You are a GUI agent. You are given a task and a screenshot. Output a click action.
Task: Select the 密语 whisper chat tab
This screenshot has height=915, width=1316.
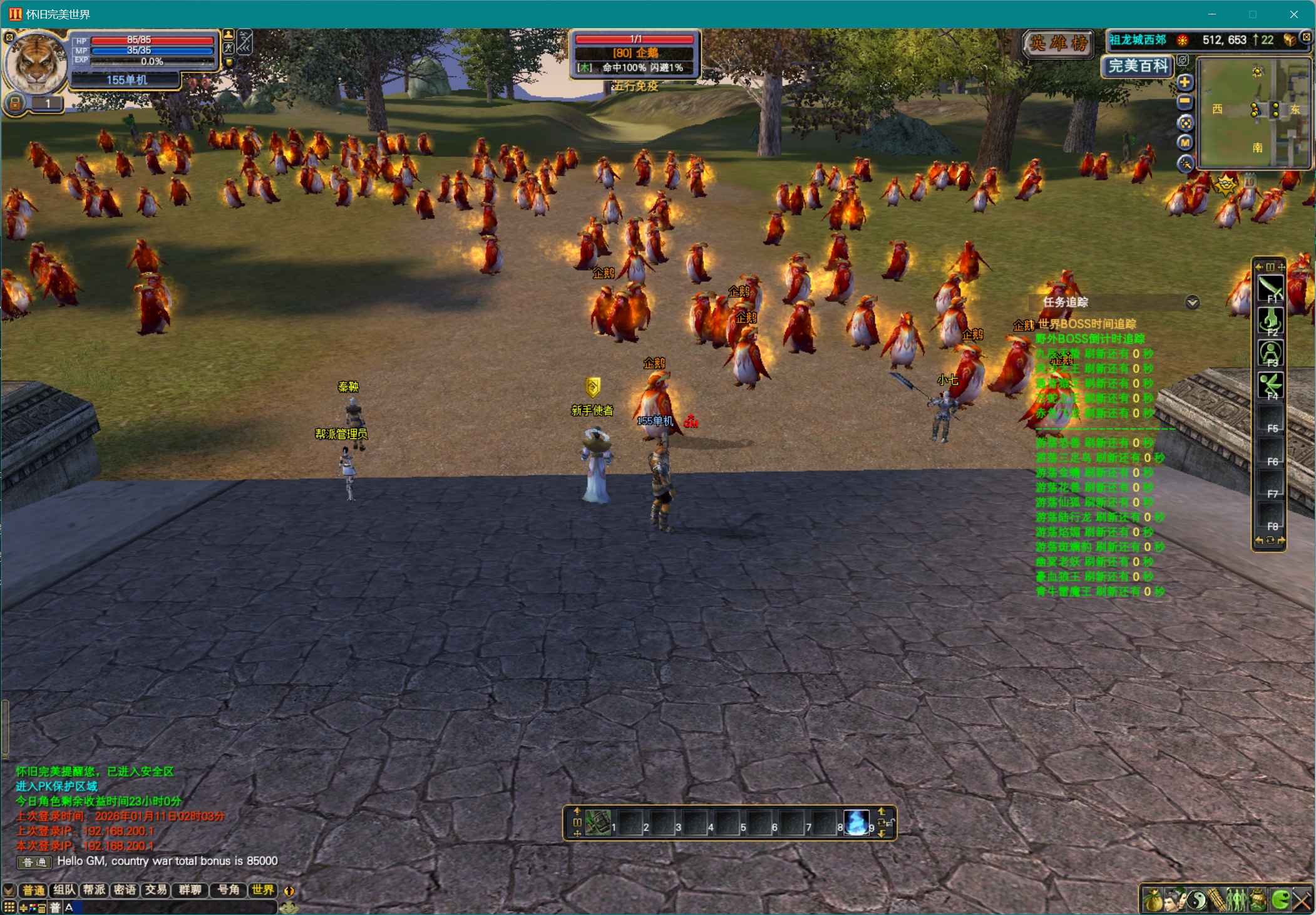(x=125, y=890)
